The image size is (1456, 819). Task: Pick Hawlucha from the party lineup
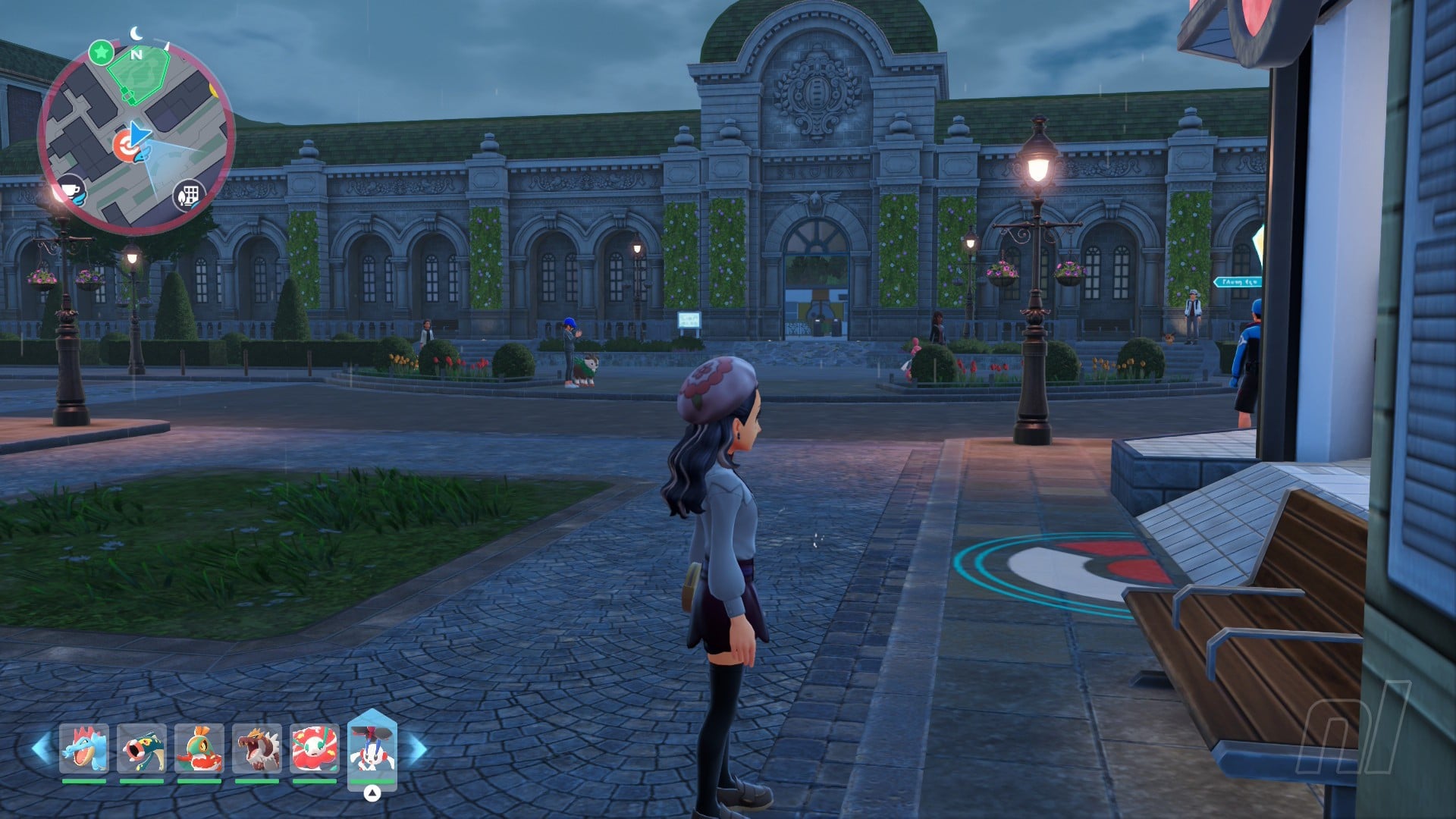199,748
